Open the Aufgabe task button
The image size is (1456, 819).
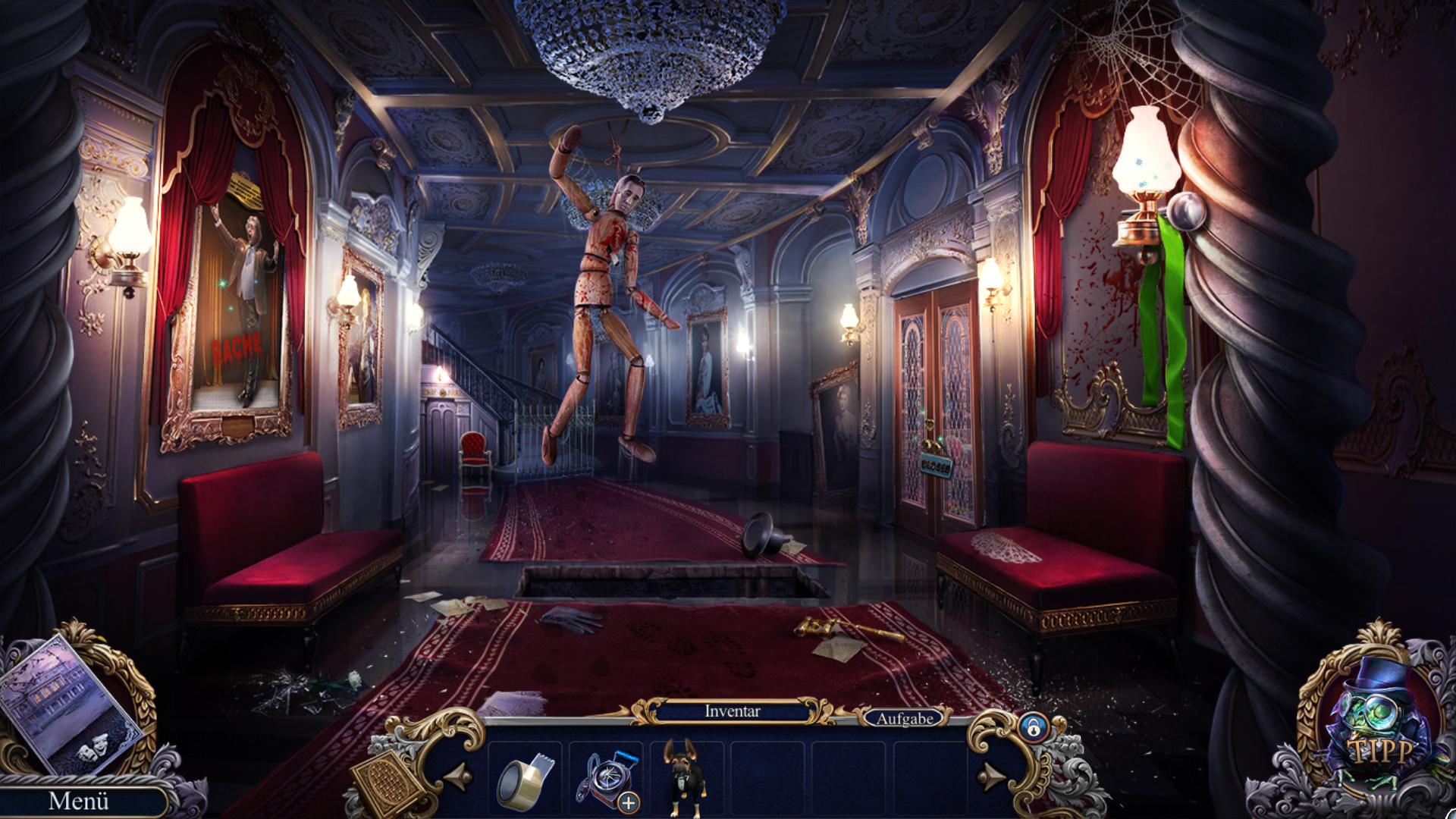[904, 717]
